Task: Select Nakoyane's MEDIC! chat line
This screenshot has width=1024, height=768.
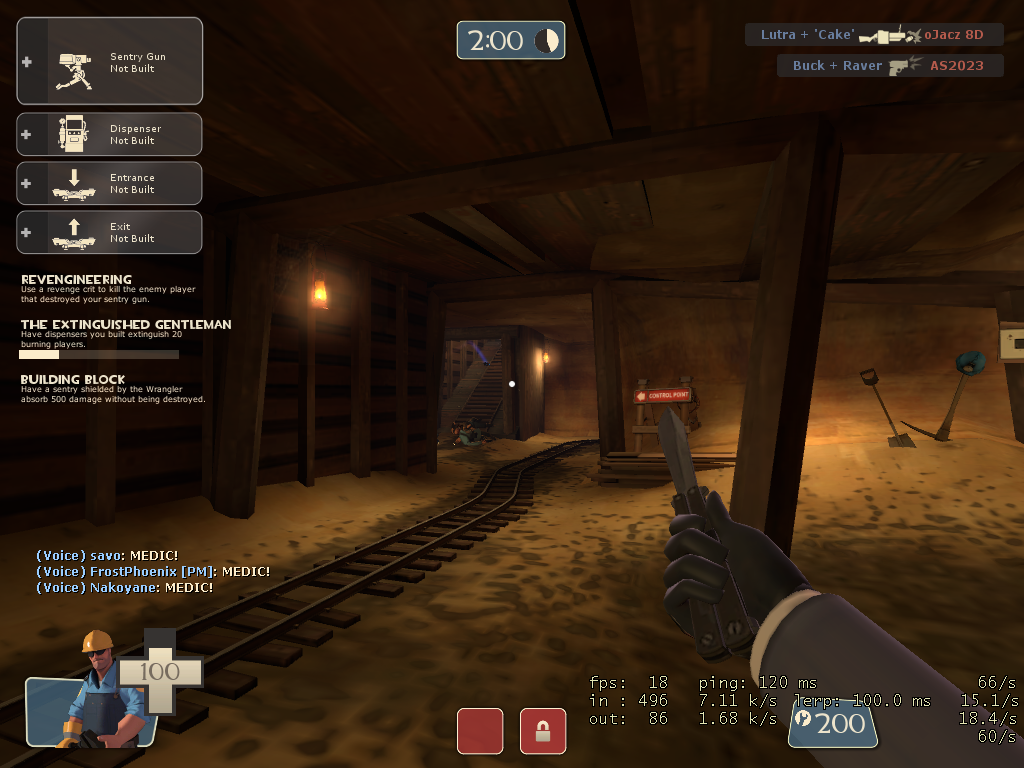Action: pos(124,587)
